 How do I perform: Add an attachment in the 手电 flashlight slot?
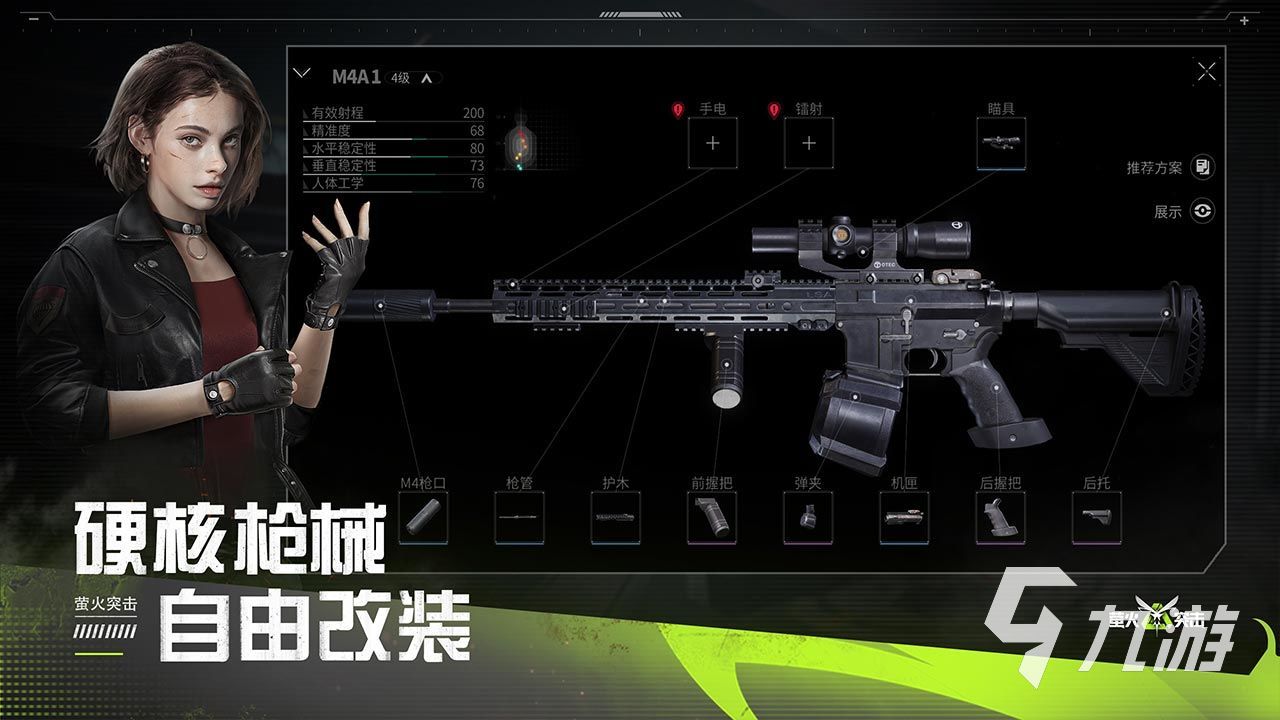tap(711, 143)
